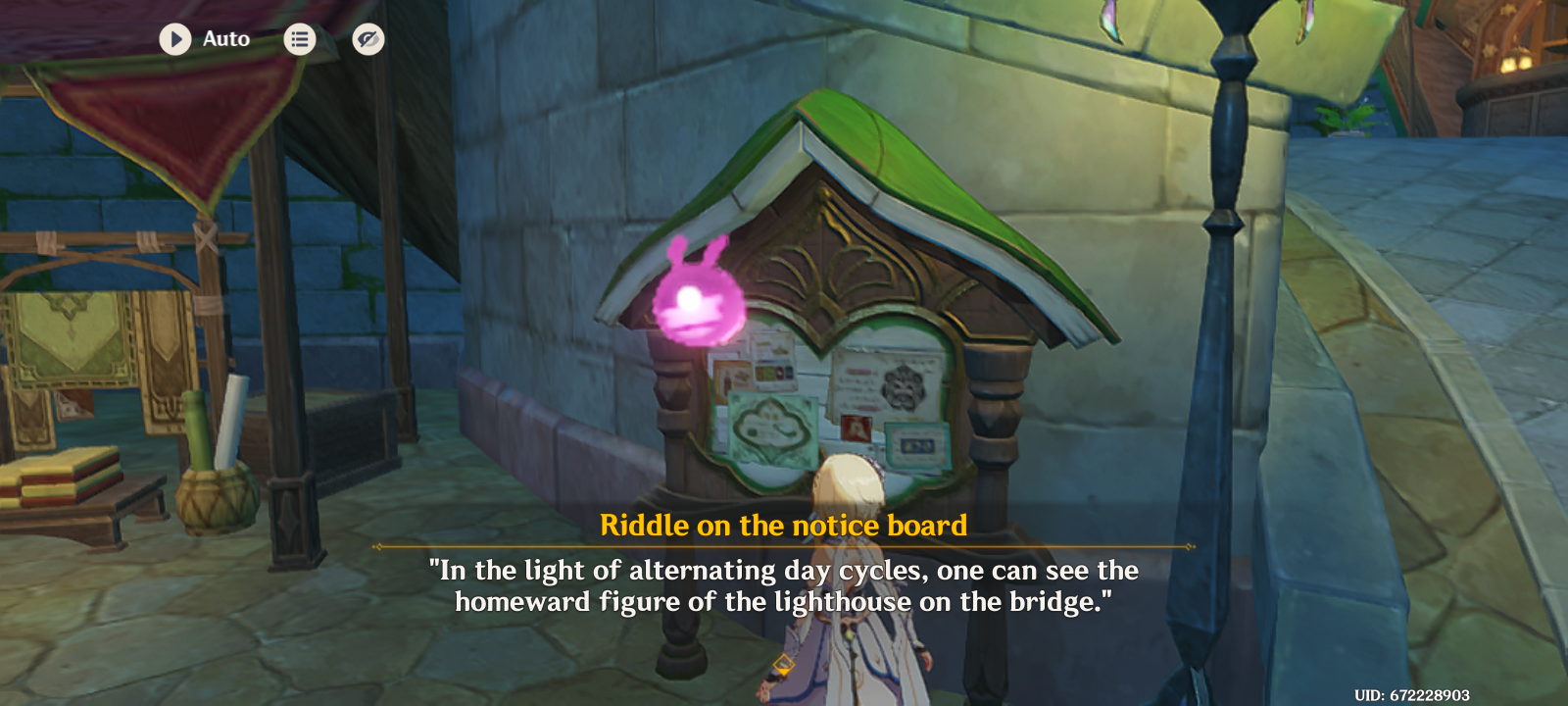Select the 'Riddle on the notice board' title

pyautogui.click(x=784, y=525)
